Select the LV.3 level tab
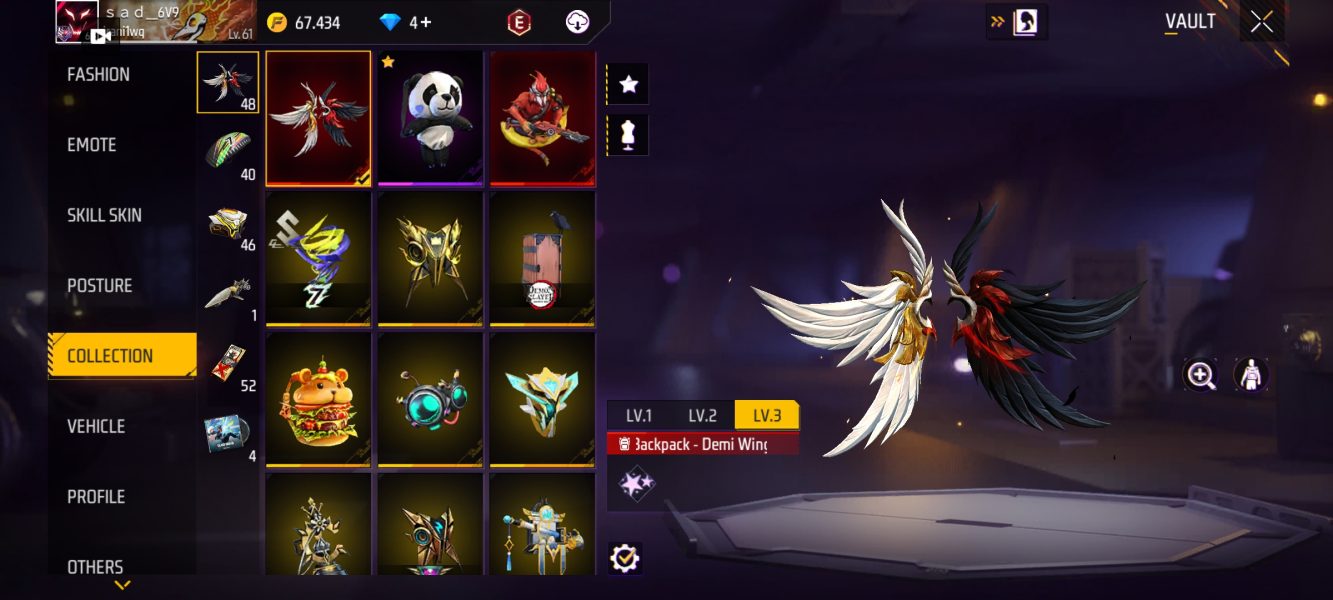The width and height of the screenshot is (1333, 600). [x=766, y=416]
